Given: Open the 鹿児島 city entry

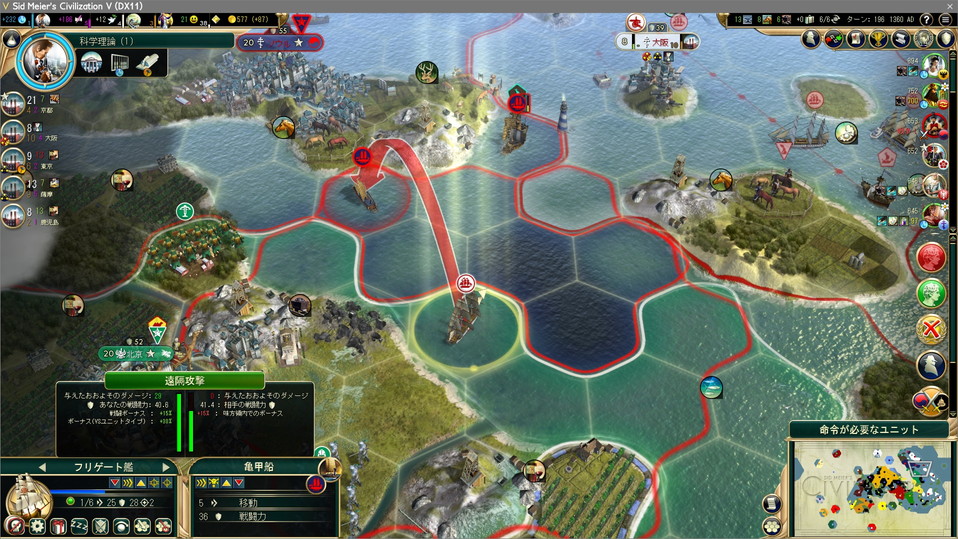Looking at the screenshot, I should (x=14, y=215).
